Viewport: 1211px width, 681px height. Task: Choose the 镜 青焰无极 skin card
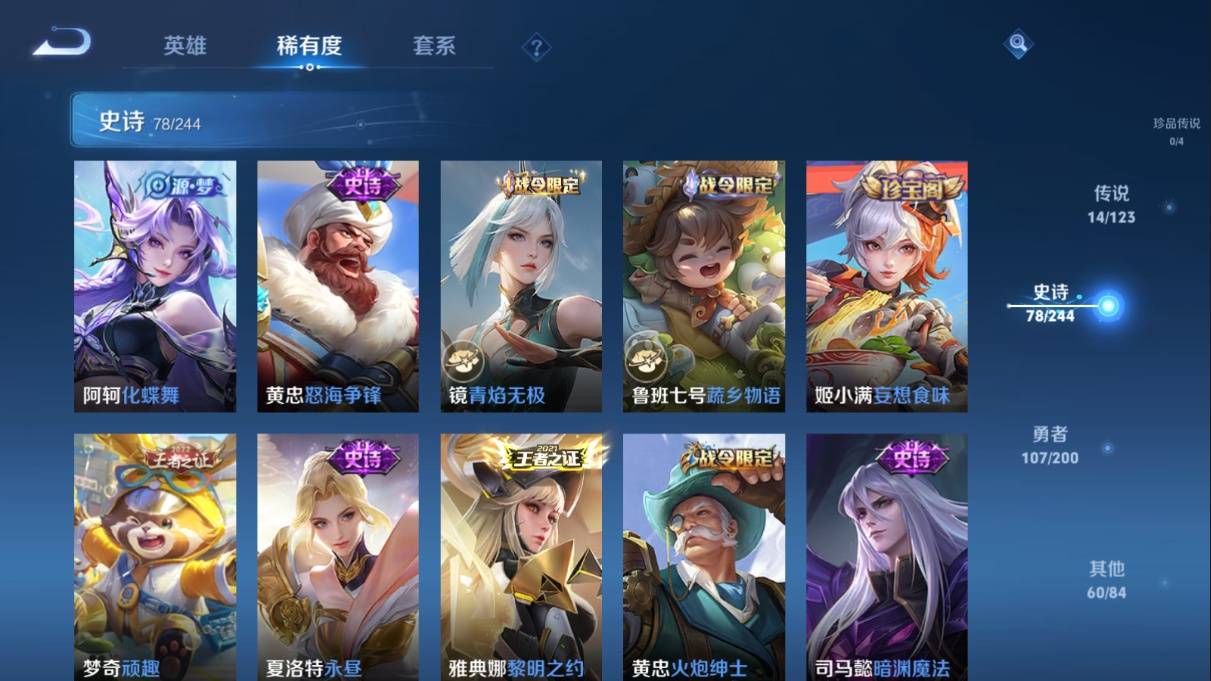coord(521,286)
